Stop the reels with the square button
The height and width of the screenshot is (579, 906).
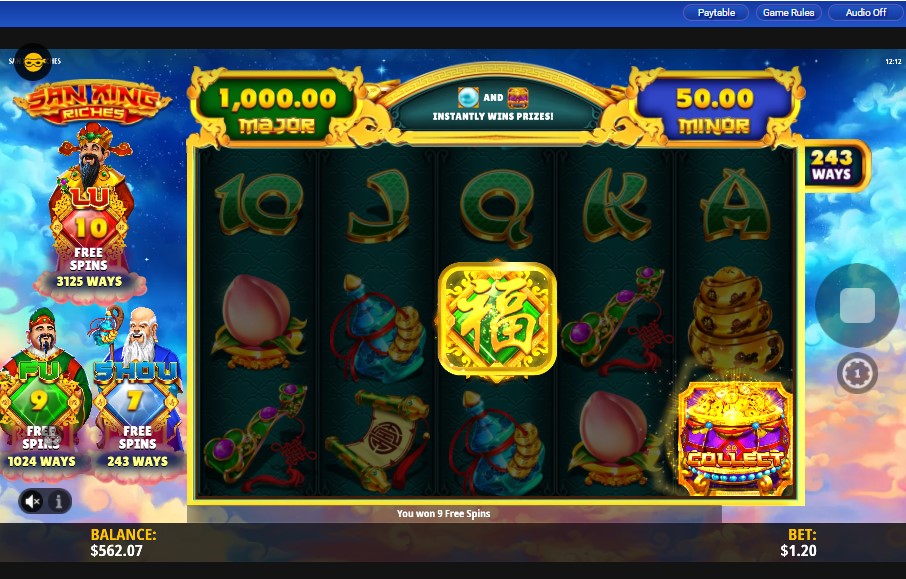pos(857,306)
